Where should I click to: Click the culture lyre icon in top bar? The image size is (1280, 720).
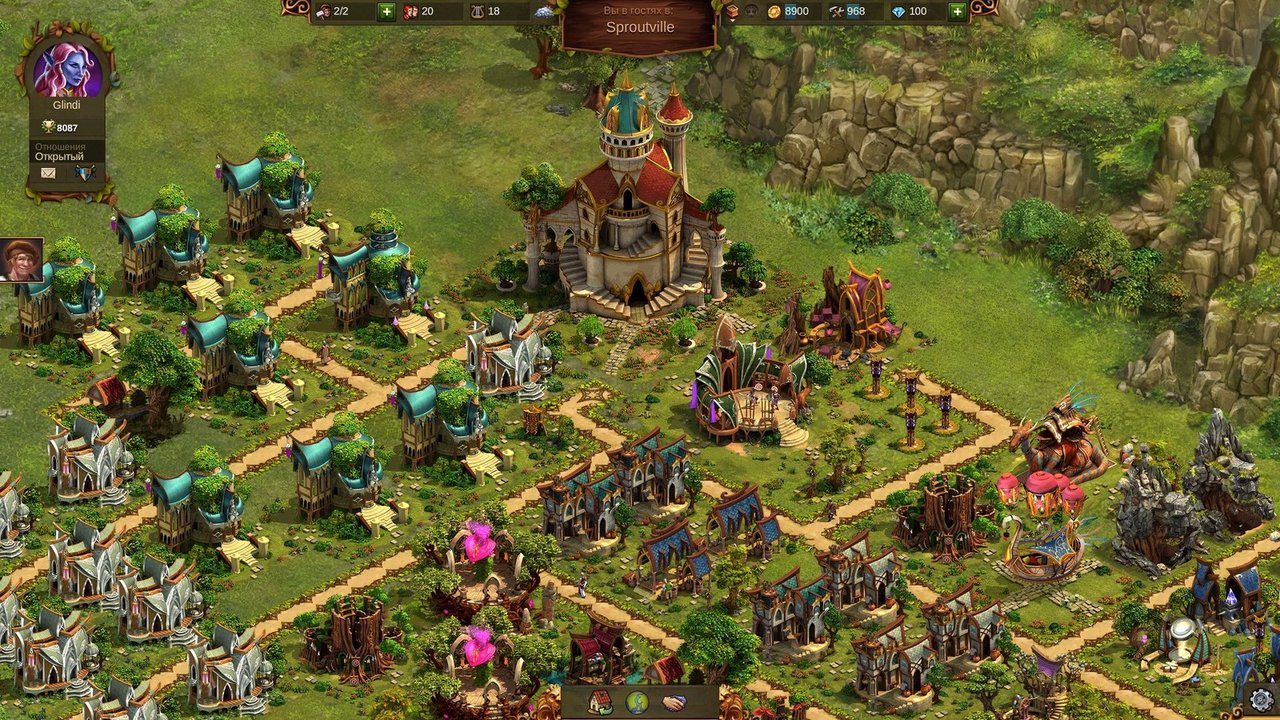tap(476, 12)
